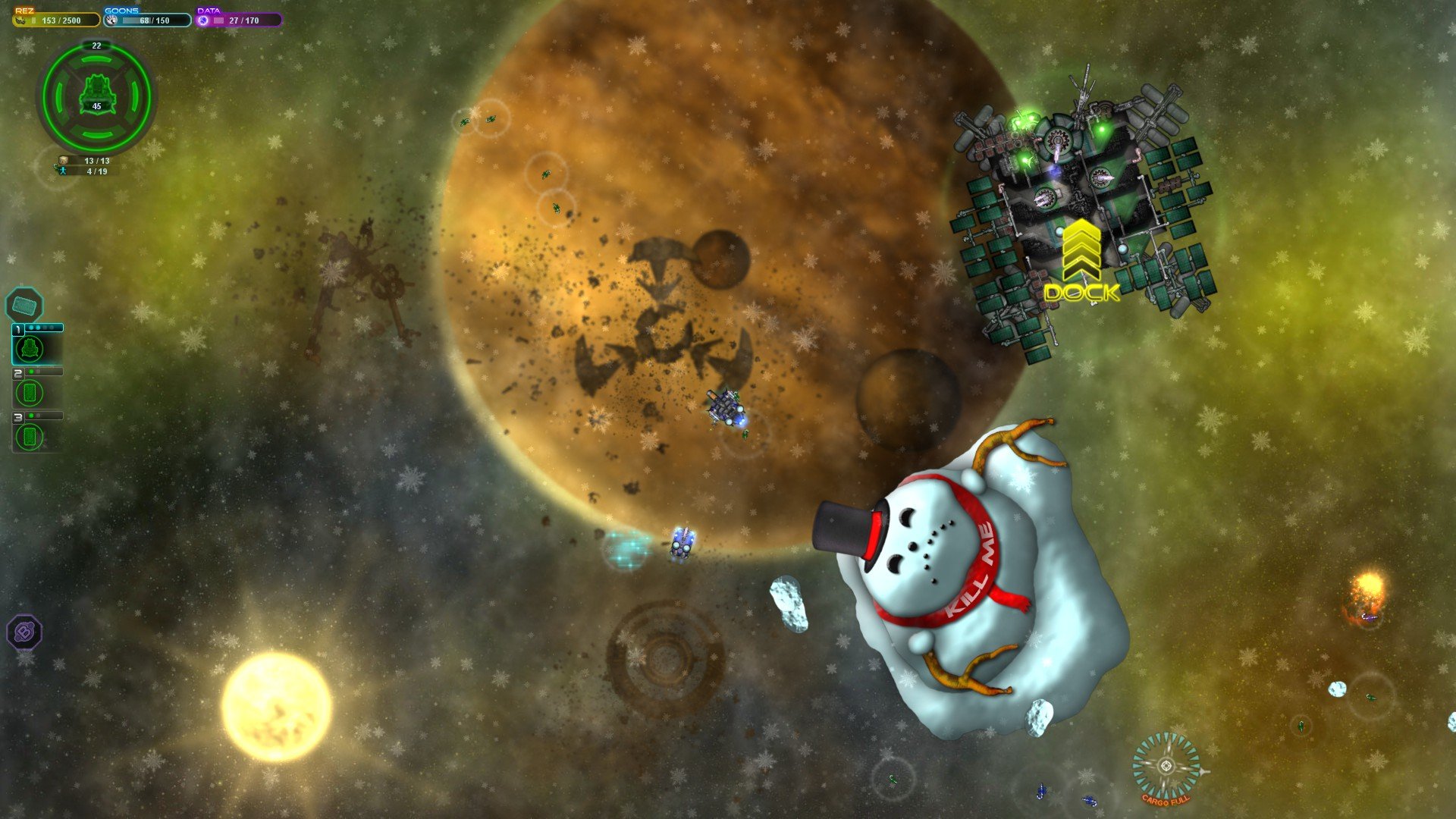Click the DATA orb icon
Image resolution: width=1456 pixels, height=819 pixels.
[x=203, y=20]
